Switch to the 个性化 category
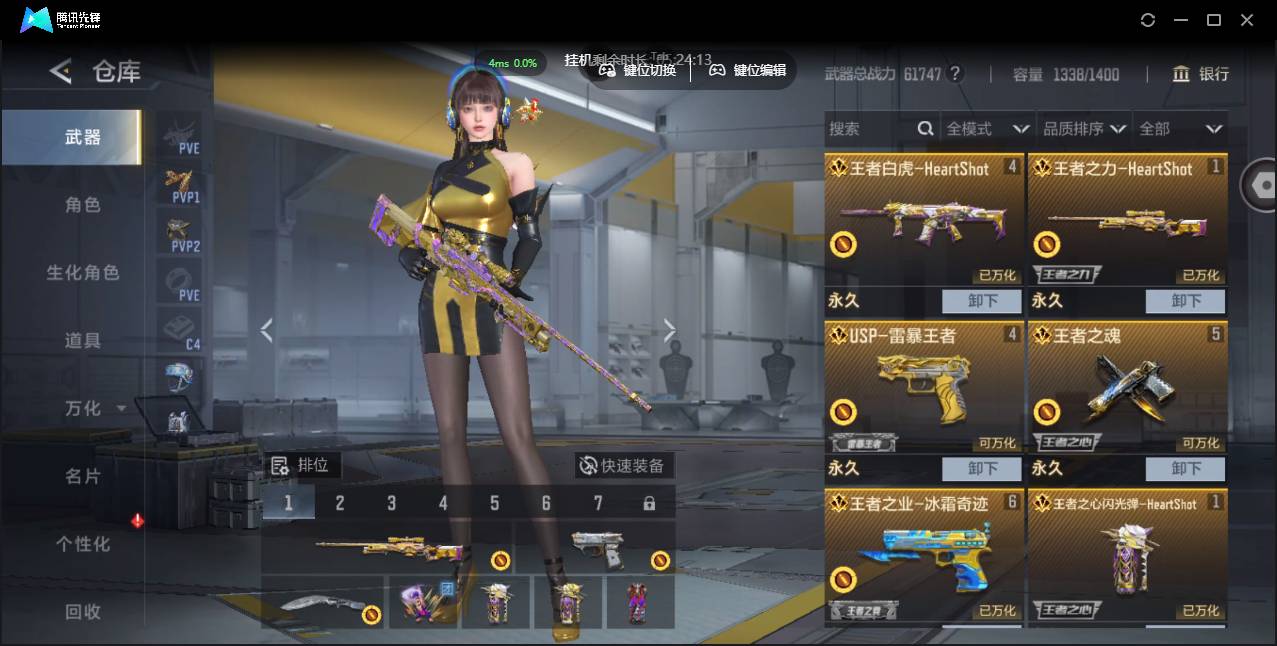This screenshot has height=646, width=1277. click(x=83, y=544)
